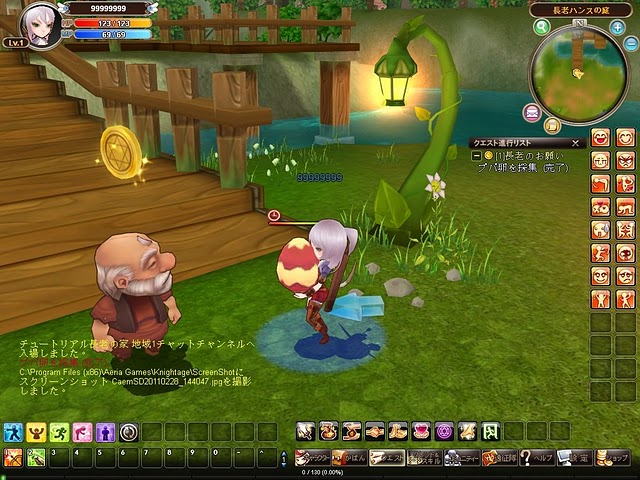This screenshot has height=480, width=640.
Task: Open the コミュニティー (Community) menu
Action: [x=462, y=457]
